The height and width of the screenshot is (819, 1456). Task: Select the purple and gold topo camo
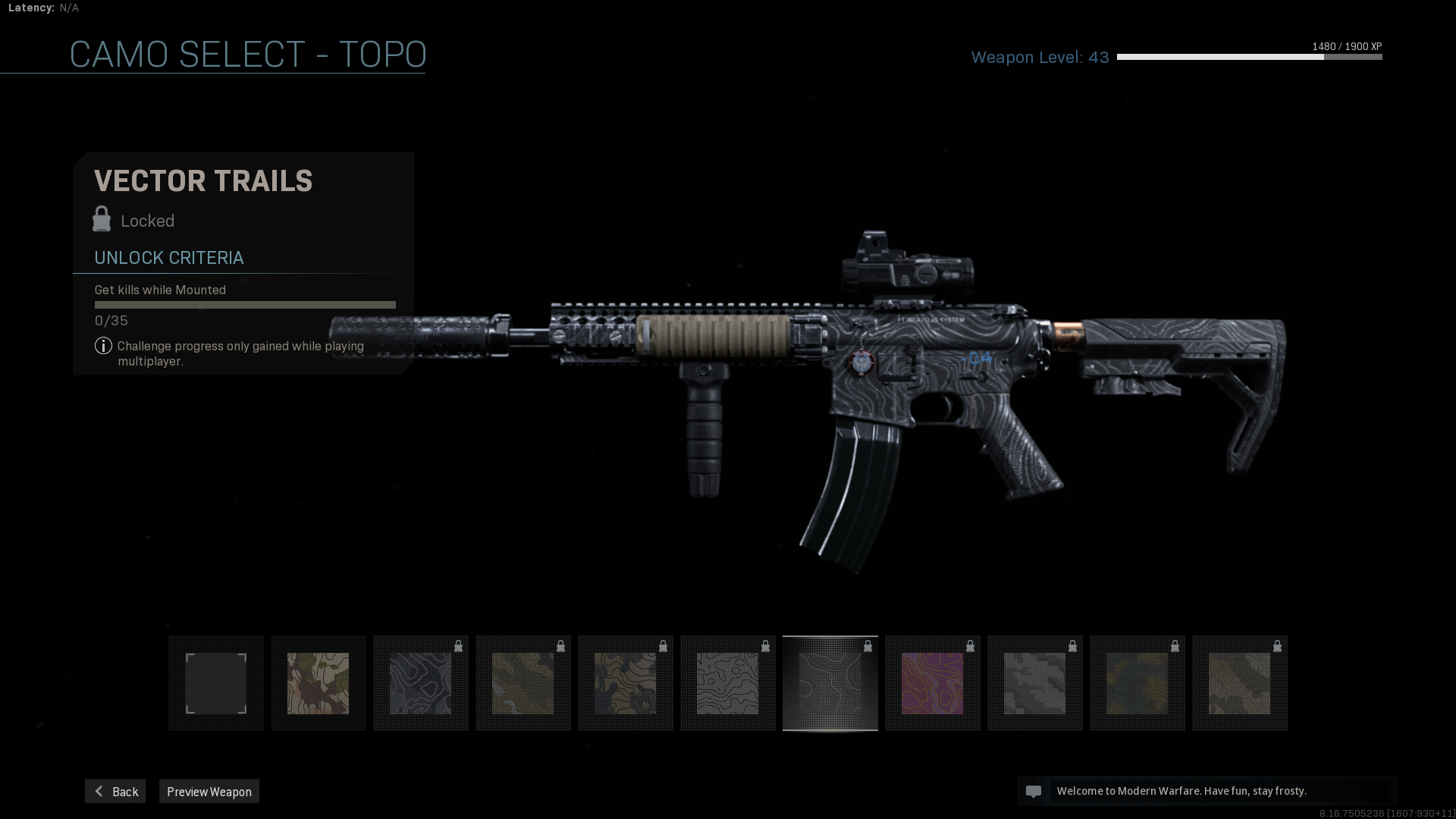tap(932, 683)
